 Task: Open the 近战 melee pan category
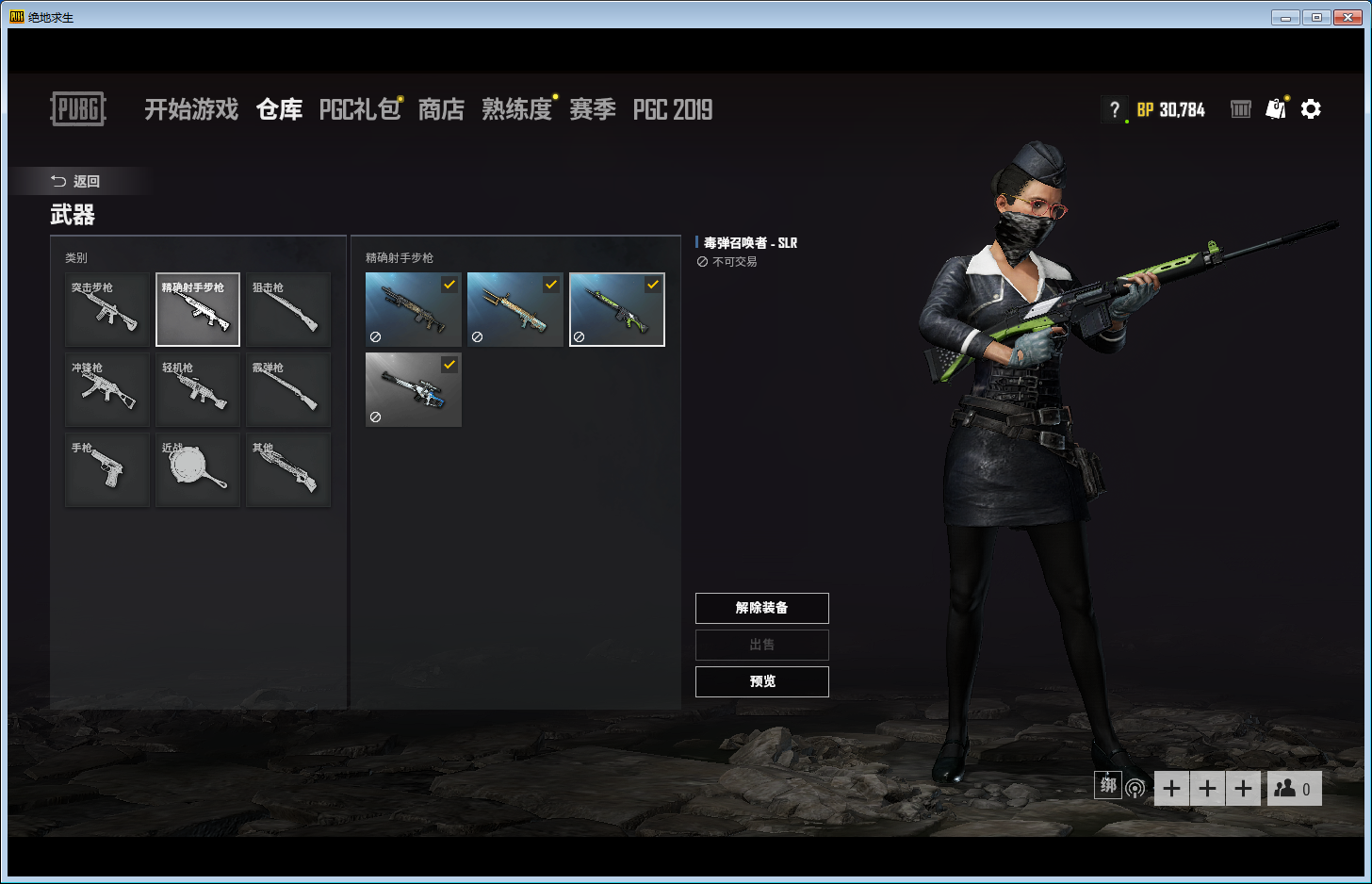click(x=198, y=469)
